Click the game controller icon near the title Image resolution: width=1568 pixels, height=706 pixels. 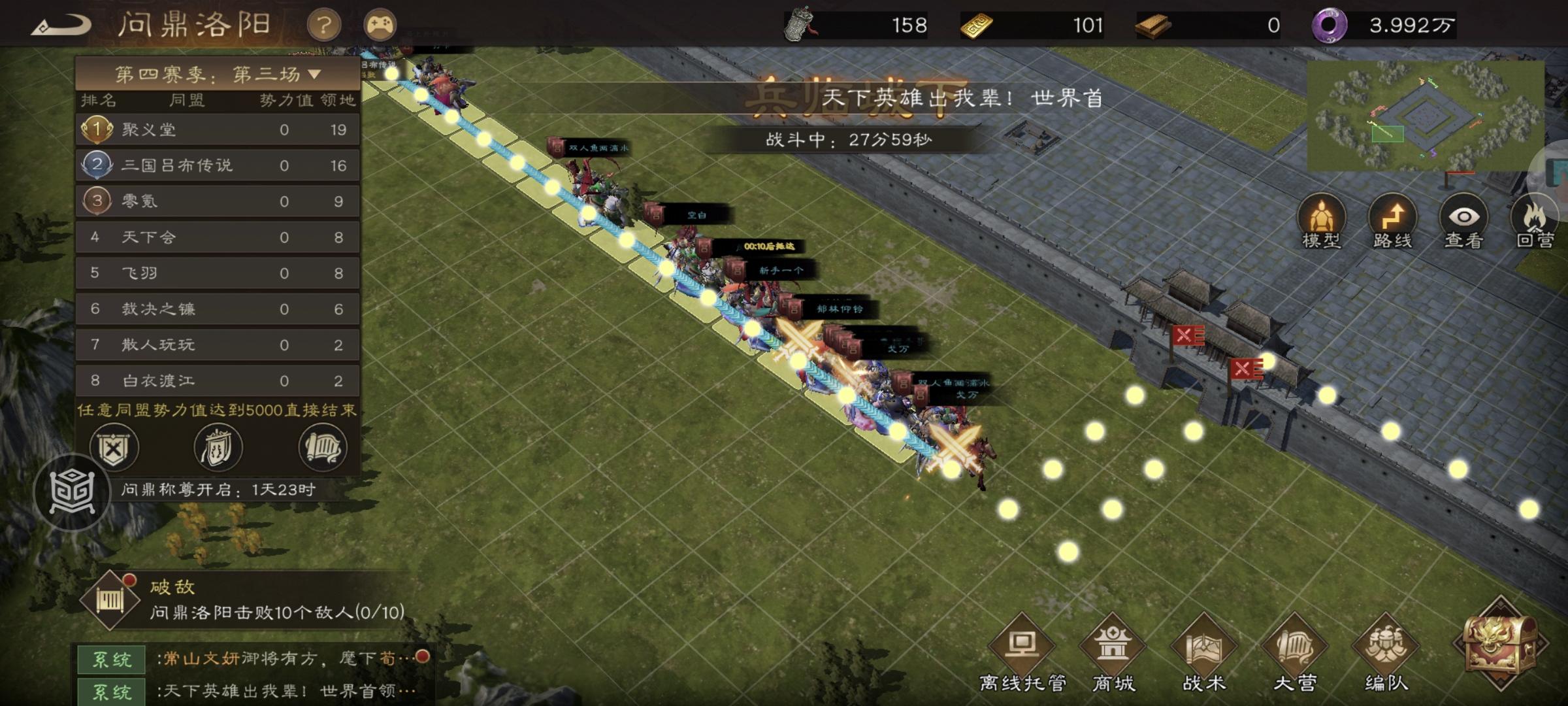coord(382,24)
